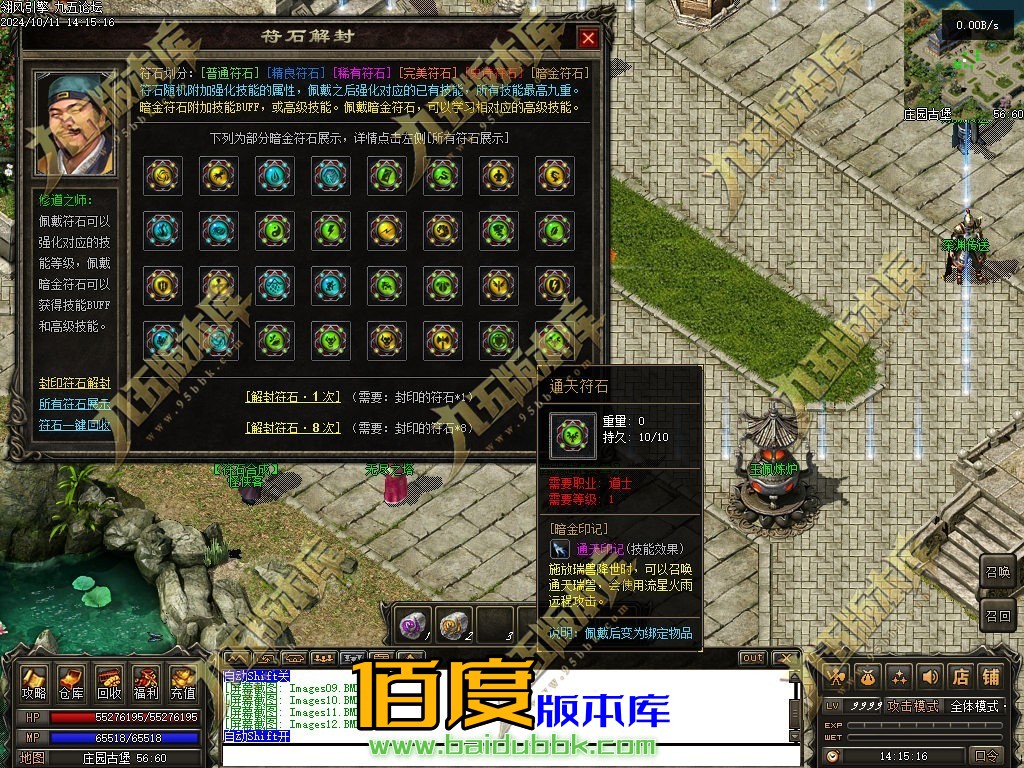Open the 仓库 warehouse

click(x=71, y=682)
